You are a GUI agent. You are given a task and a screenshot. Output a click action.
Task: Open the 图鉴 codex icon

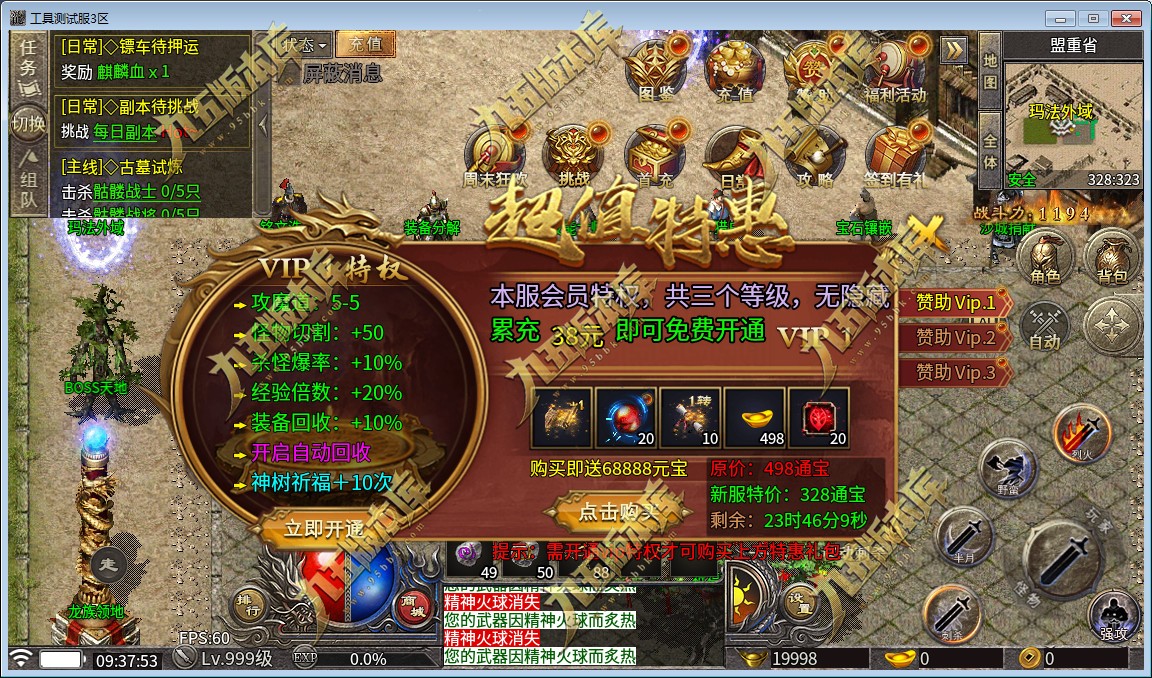pos(654,70)
